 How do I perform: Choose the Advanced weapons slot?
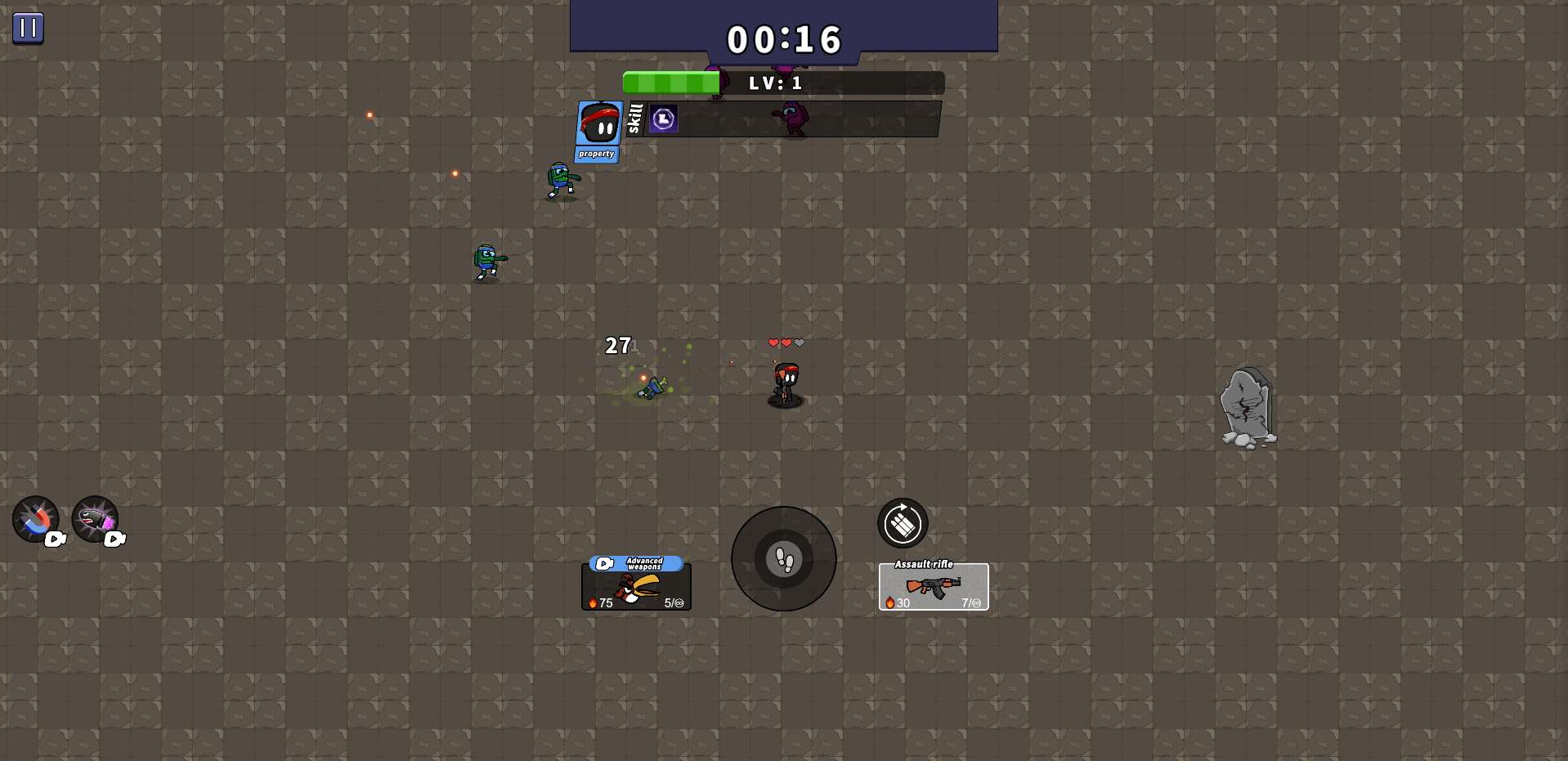636,585
